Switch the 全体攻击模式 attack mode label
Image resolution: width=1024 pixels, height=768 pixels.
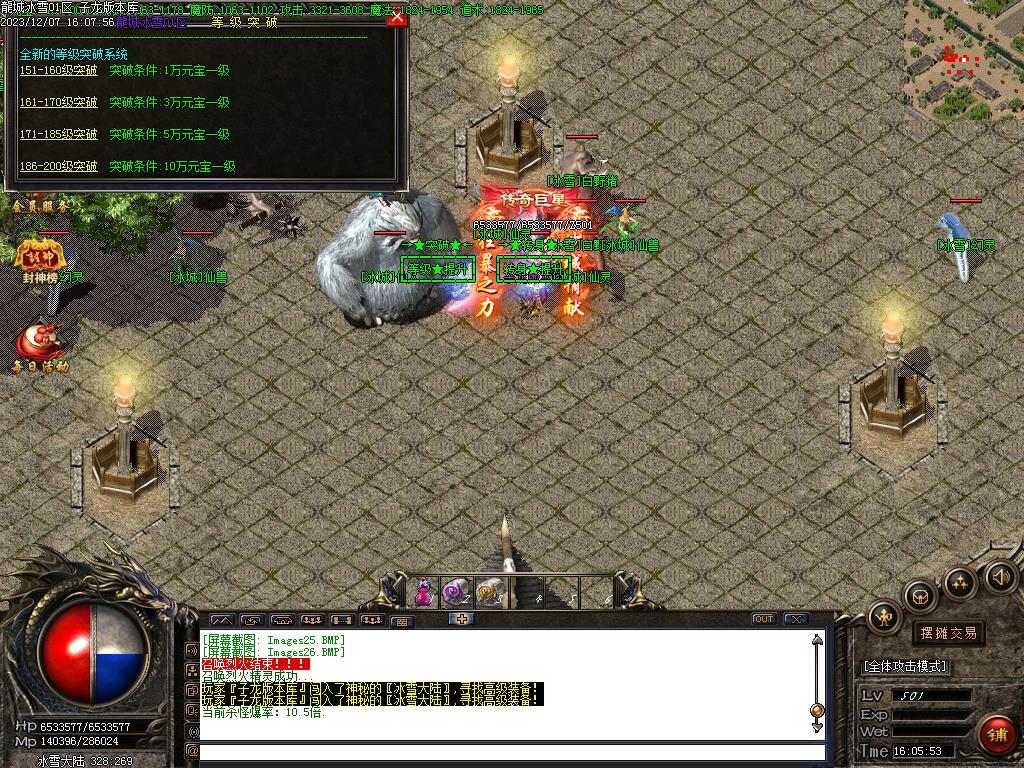[905, 666]
